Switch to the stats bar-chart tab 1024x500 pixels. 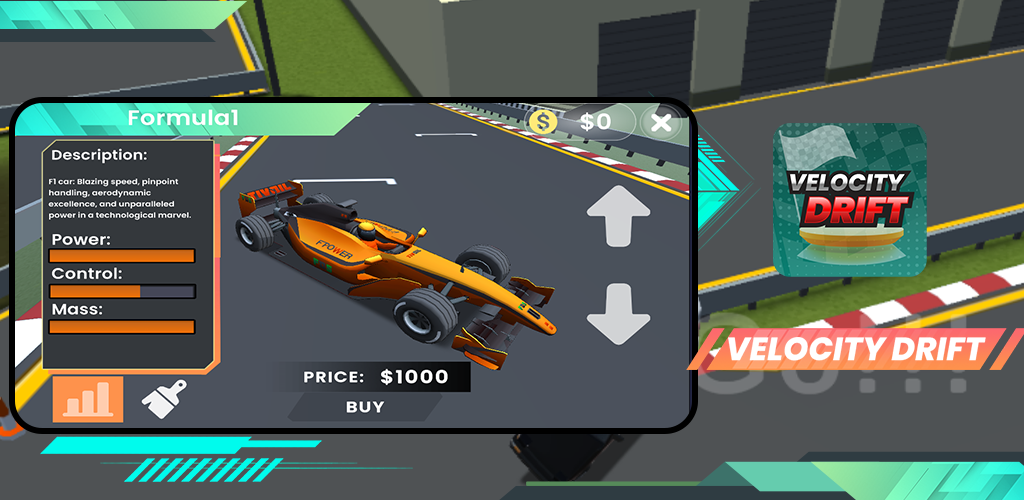coord(88,399)
